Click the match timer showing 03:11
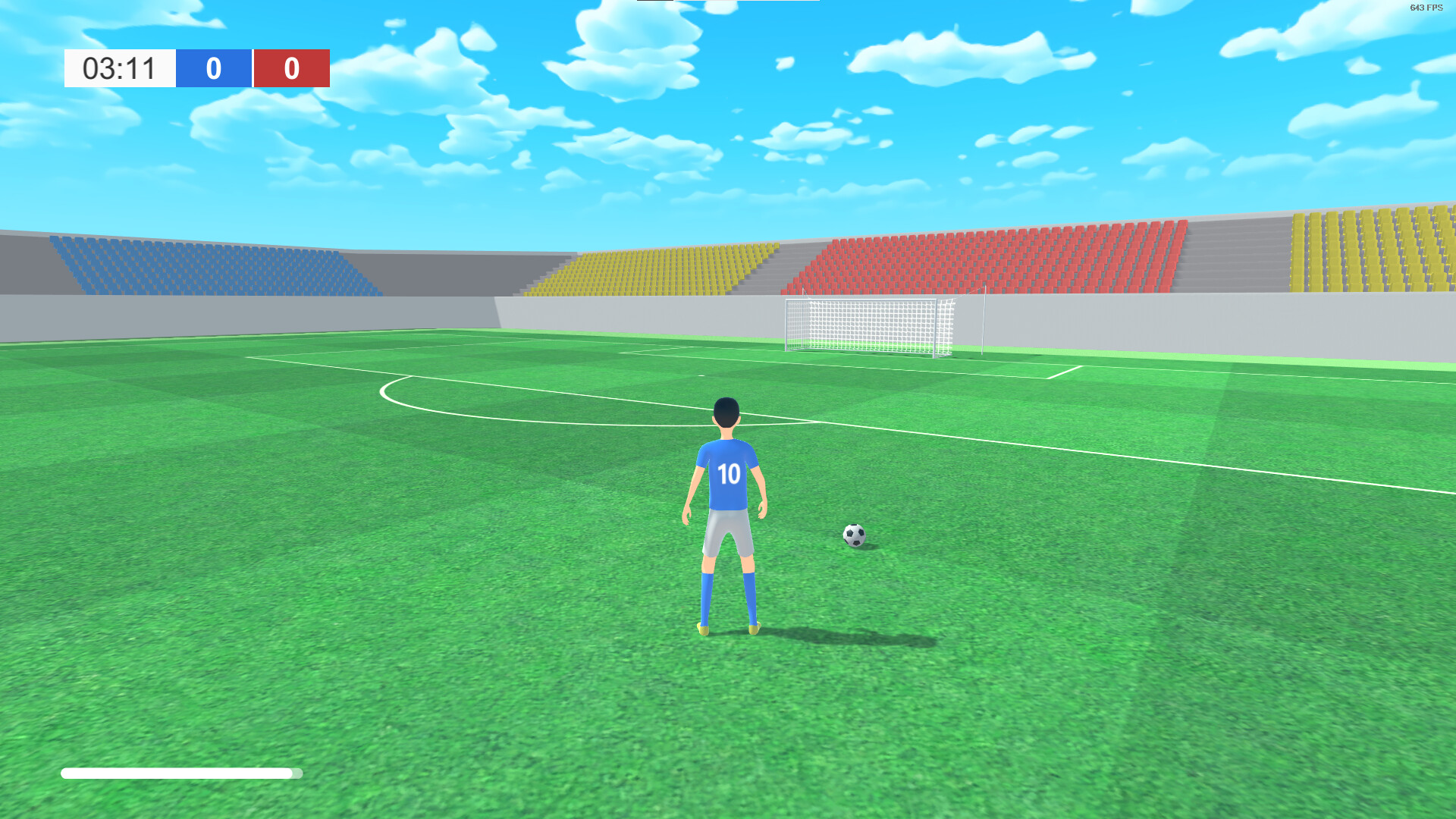 click(x=118, y=69)
